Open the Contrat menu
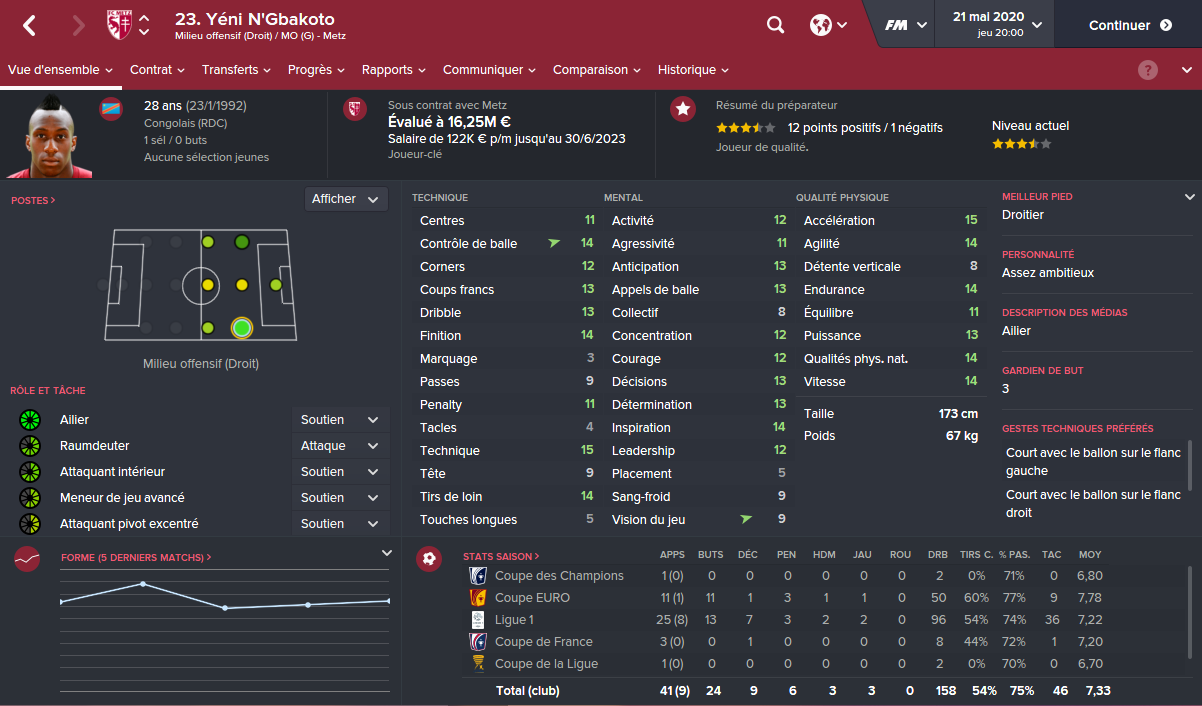 [157, 70]
